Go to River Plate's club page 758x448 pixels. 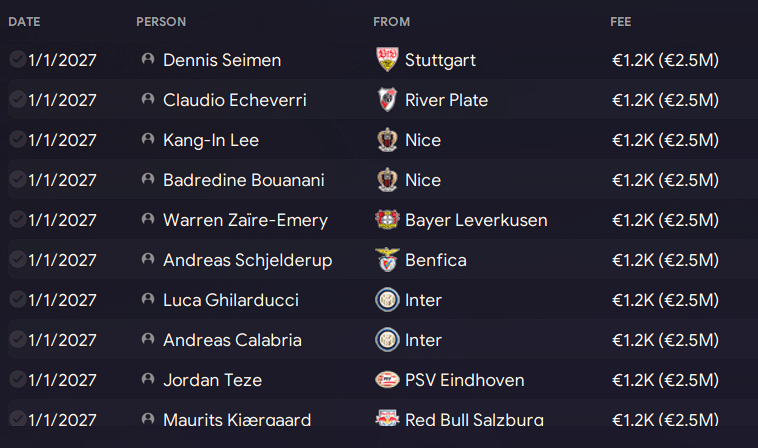(446, 100)
